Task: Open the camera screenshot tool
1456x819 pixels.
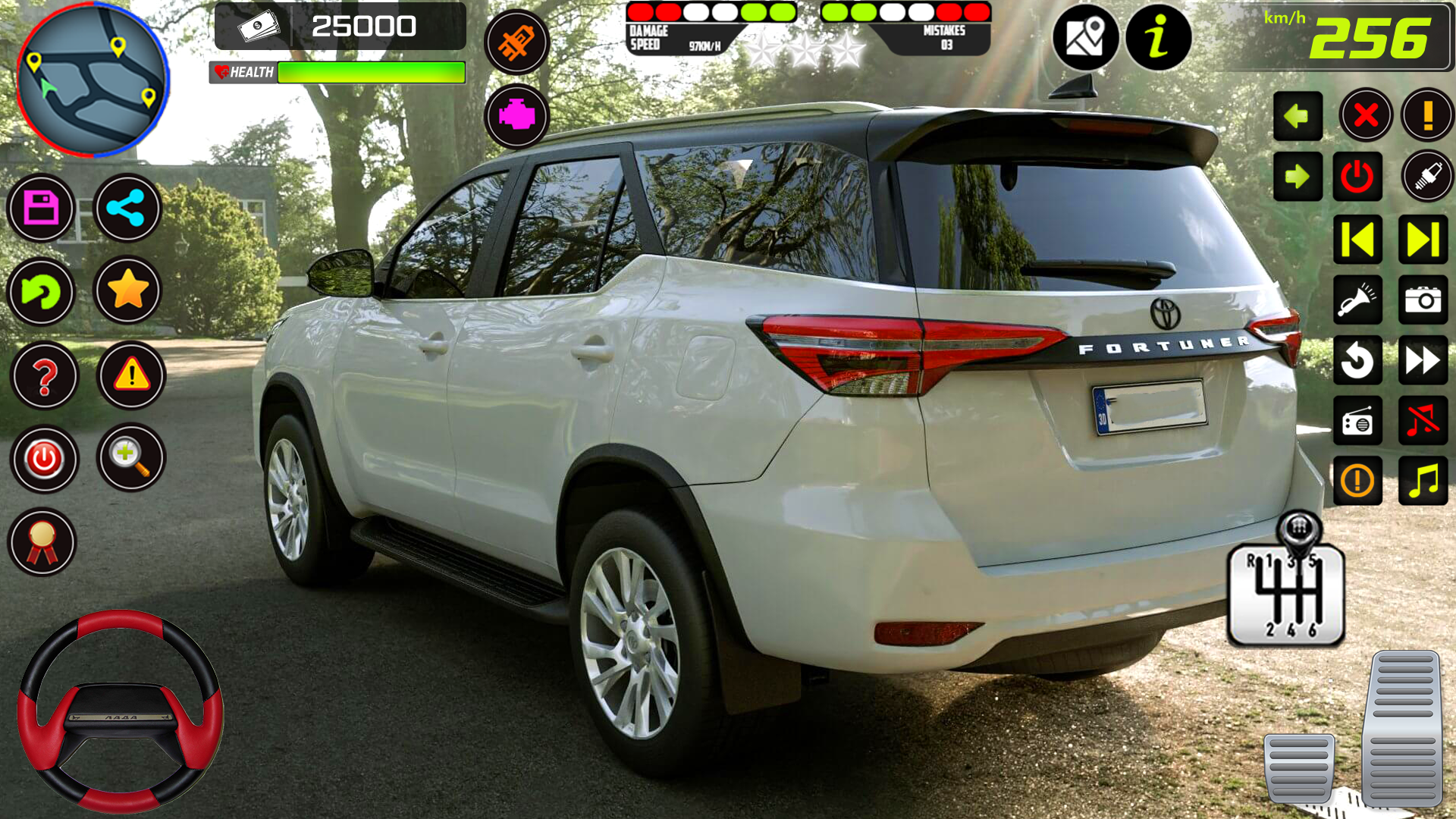Action: click(x=1423, y=298)
